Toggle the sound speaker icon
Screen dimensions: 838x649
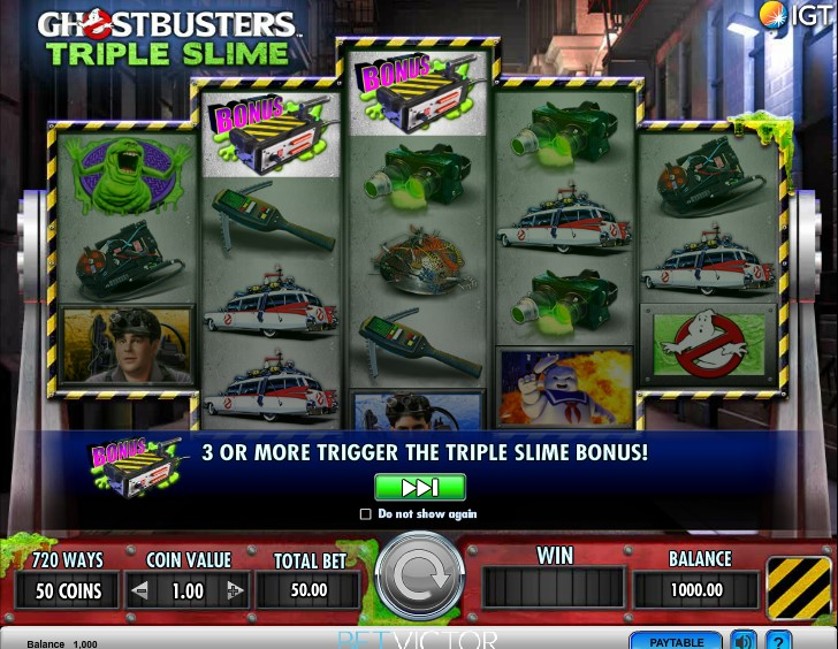coord(743,641)
